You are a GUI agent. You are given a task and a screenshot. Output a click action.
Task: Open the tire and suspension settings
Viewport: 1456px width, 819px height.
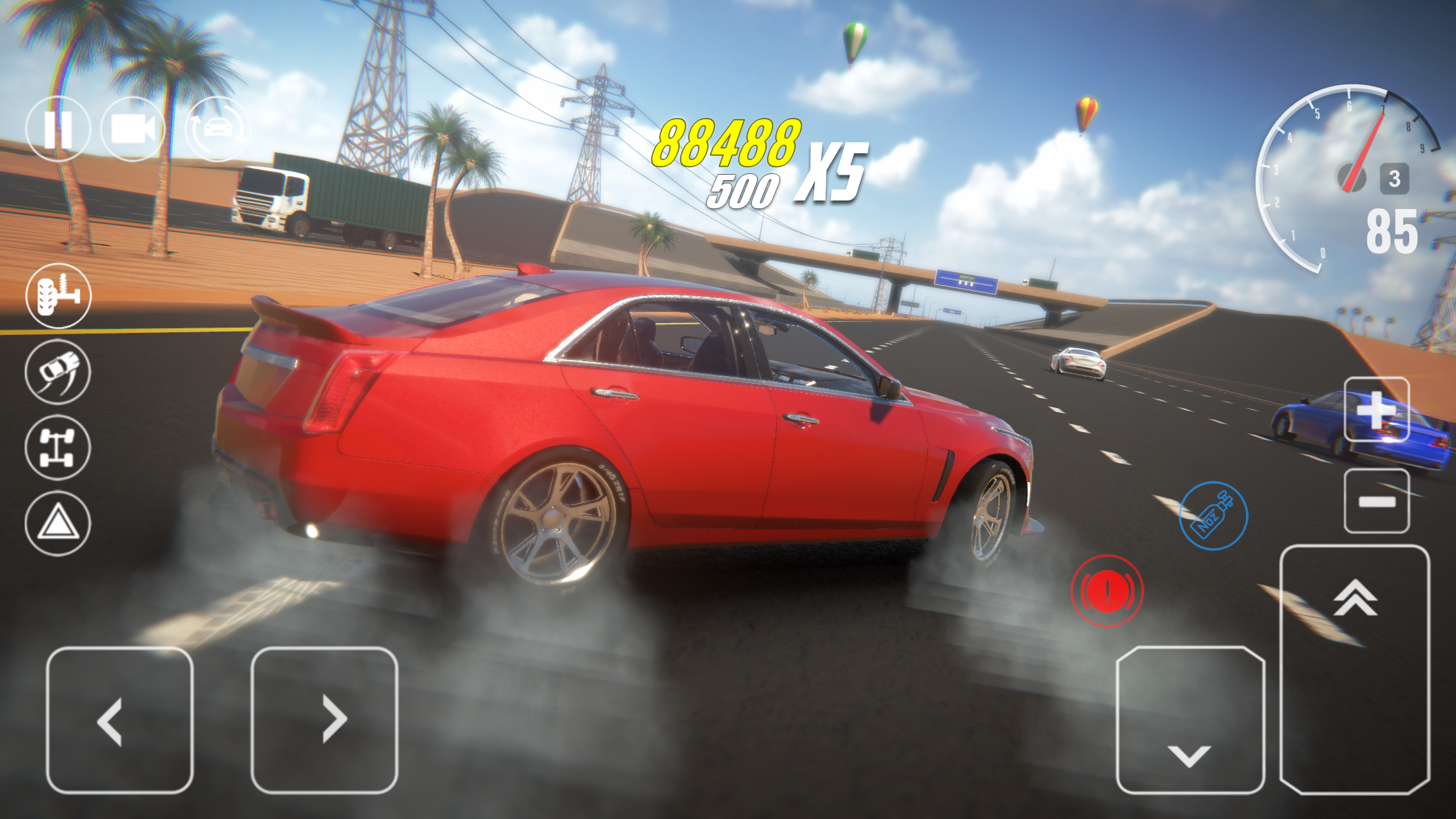58,298
